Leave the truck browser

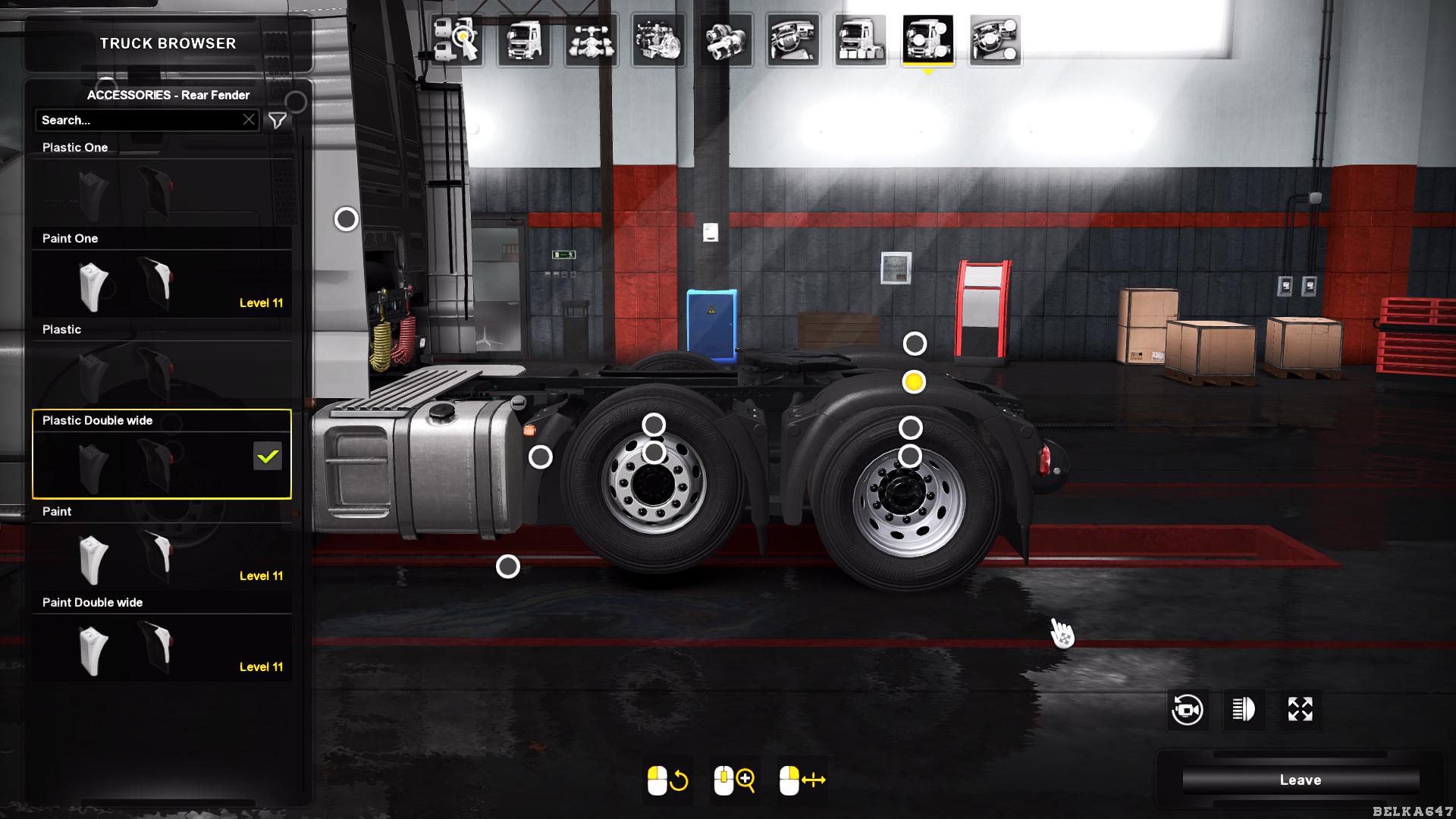pyautogui.click(x=1300, y=780)
